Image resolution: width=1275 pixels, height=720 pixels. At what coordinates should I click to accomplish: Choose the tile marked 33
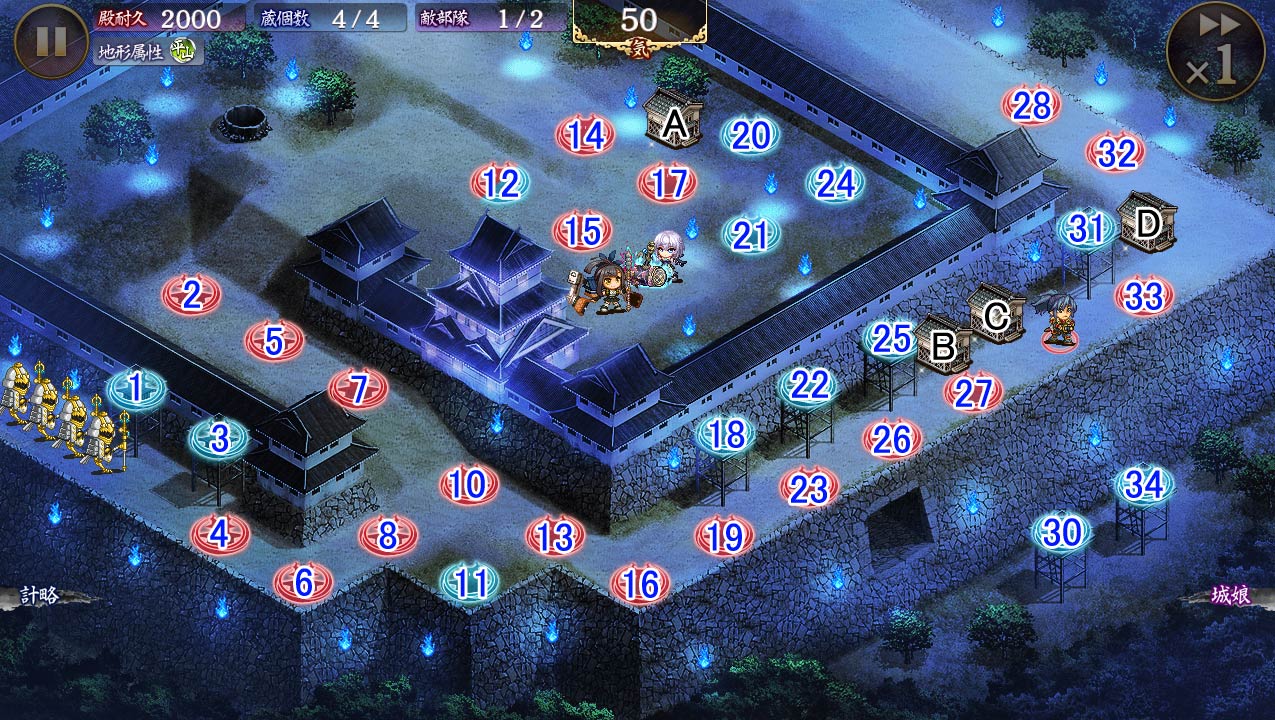[1144, 296]
